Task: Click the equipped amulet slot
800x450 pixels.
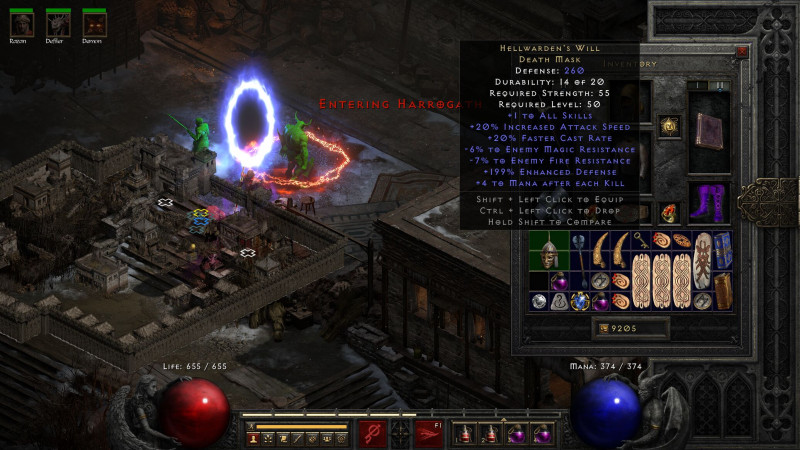Action: pyautogui.click(x=668, y=126)
